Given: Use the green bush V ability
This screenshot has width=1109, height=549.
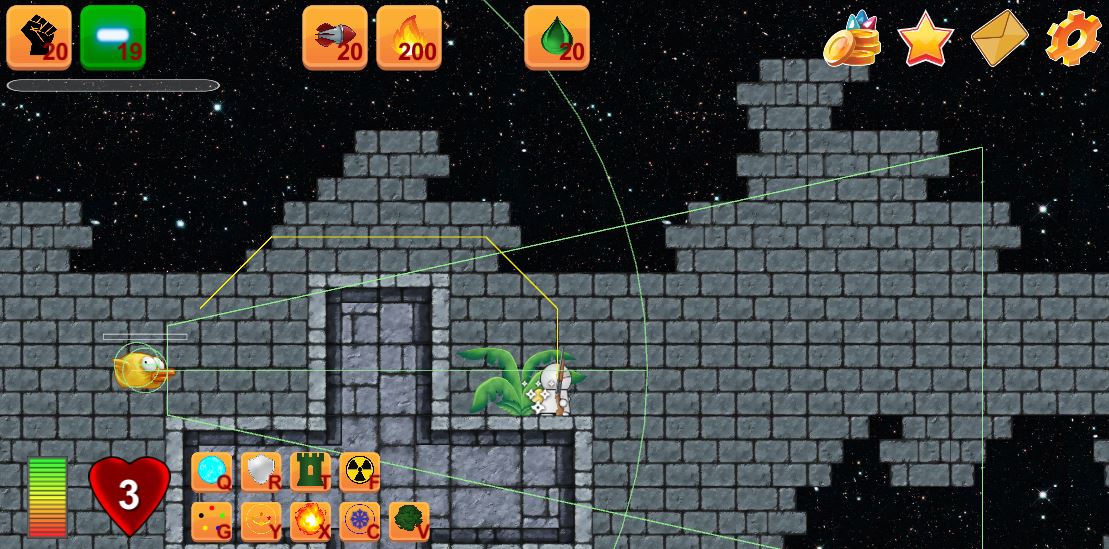Looking at the screenshot, I should [x=408, y=521].
